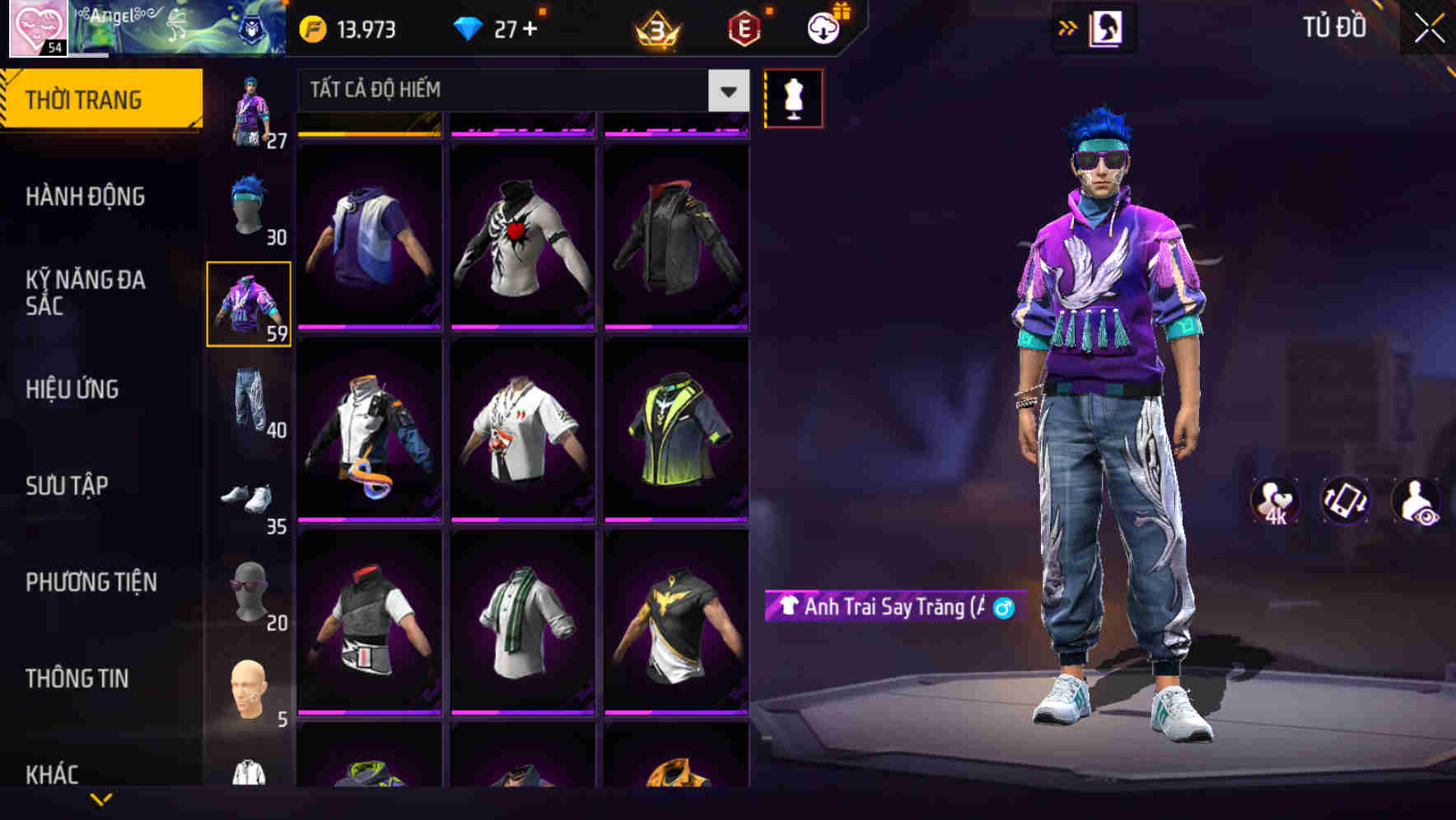Click the double-arrow collapse control near TỦ ĐỒ

pyautogui.click(x=1068, y=27)
